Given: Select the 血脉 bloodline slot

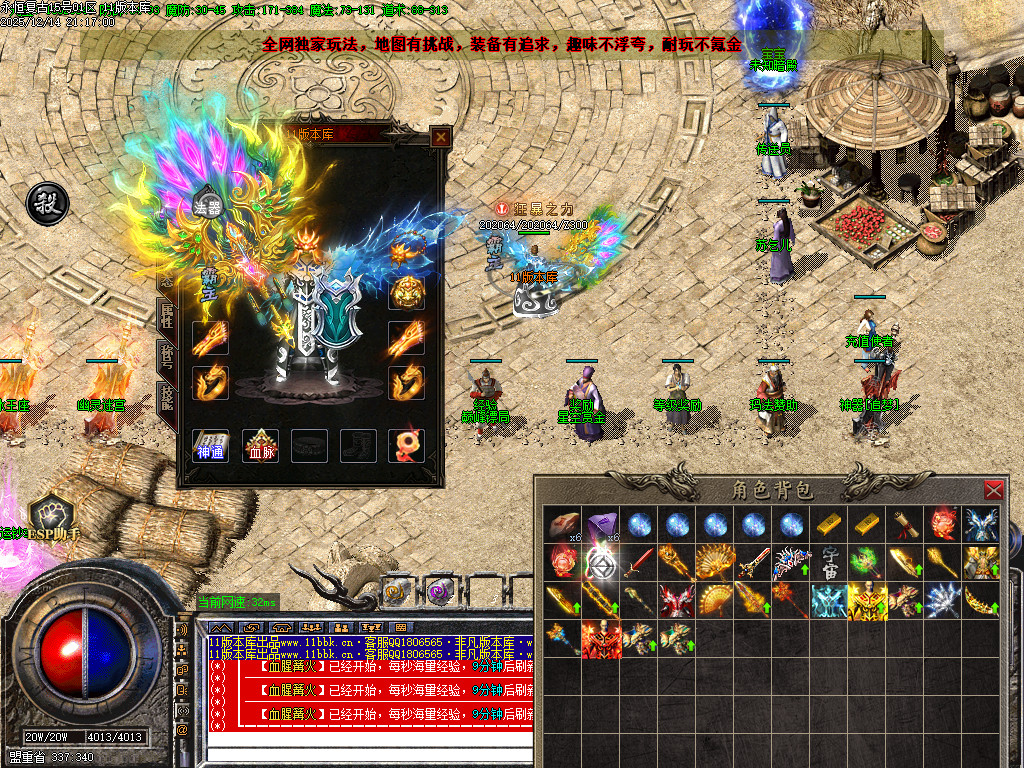Looking at the screenshot, I should coord(260,445).
